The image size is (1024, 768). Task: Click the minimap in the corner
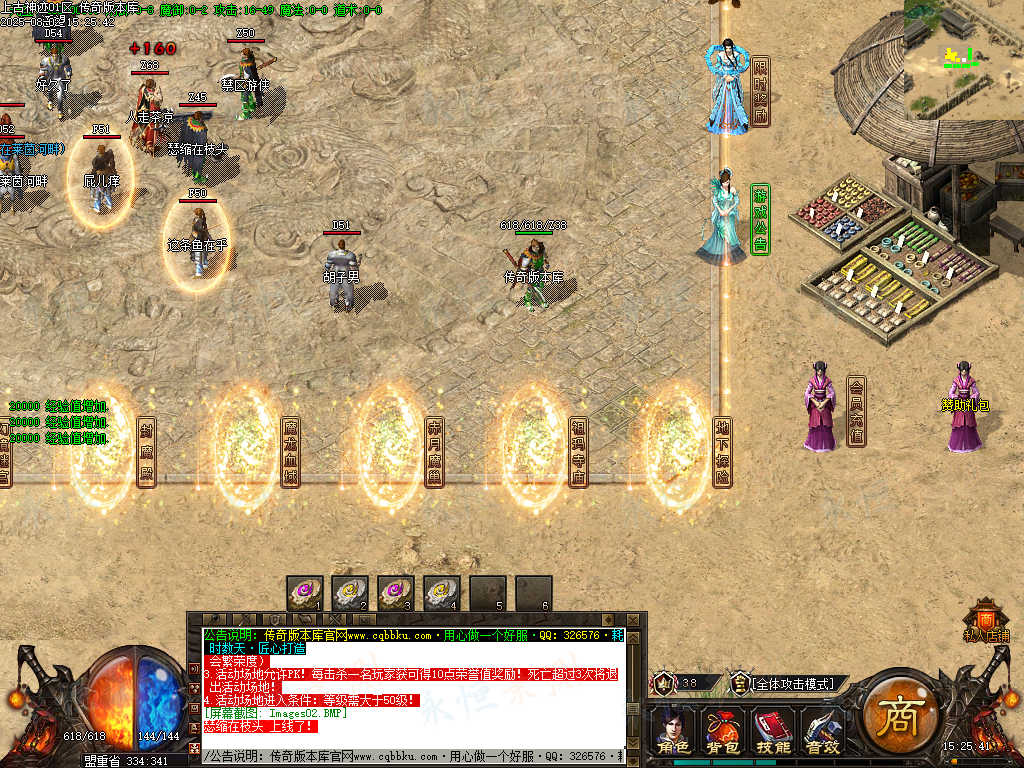click(963, 60)
